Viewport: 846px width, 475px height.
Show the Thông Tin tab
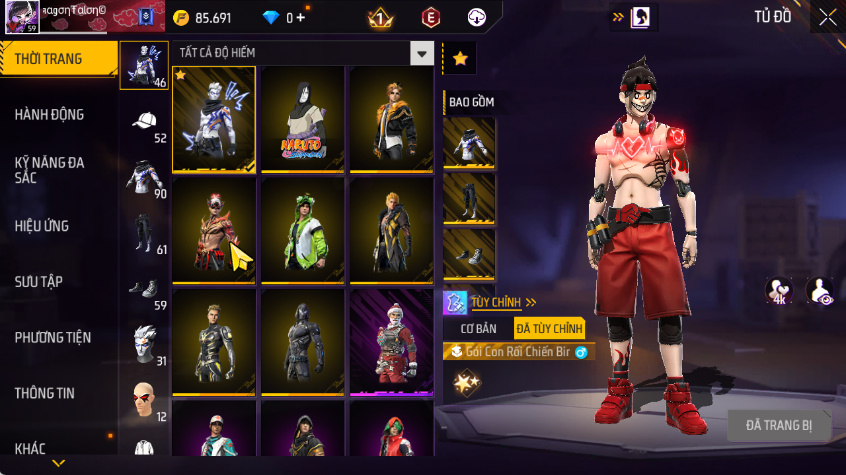(x=45, y=394)
